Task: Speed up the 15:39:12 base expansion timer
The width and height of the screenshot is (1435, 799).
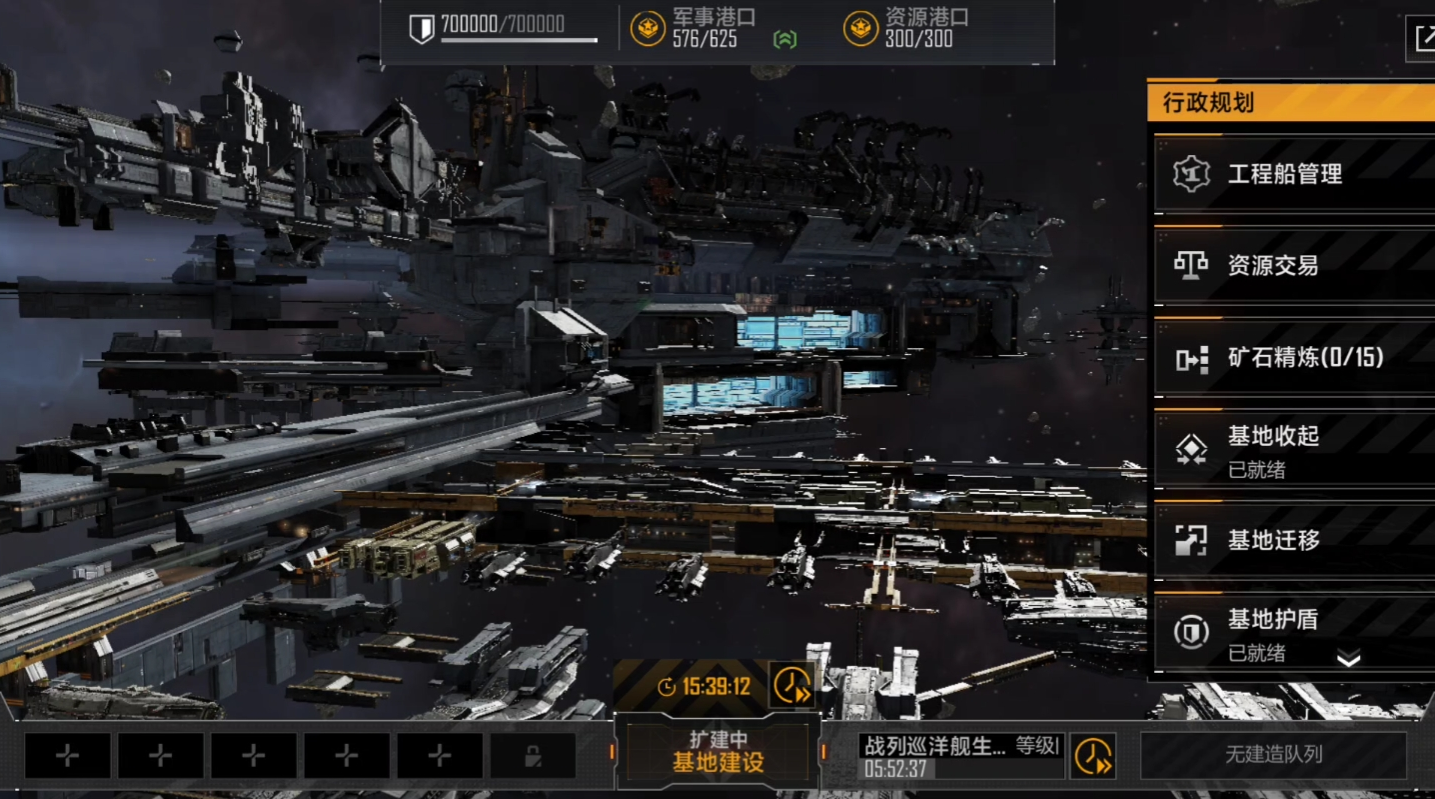Action: [791, 685]
